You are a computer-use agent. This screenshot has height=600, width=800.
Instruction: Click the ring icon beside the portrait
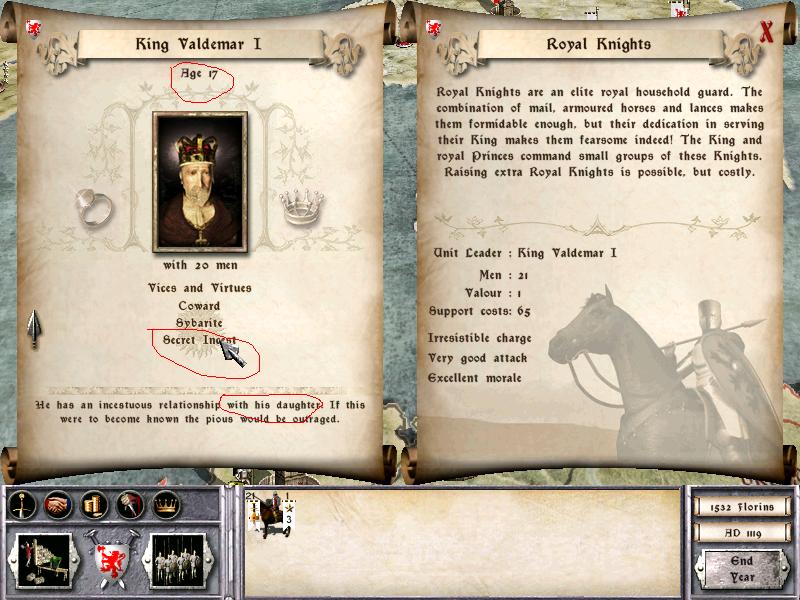tap(93, 205)
